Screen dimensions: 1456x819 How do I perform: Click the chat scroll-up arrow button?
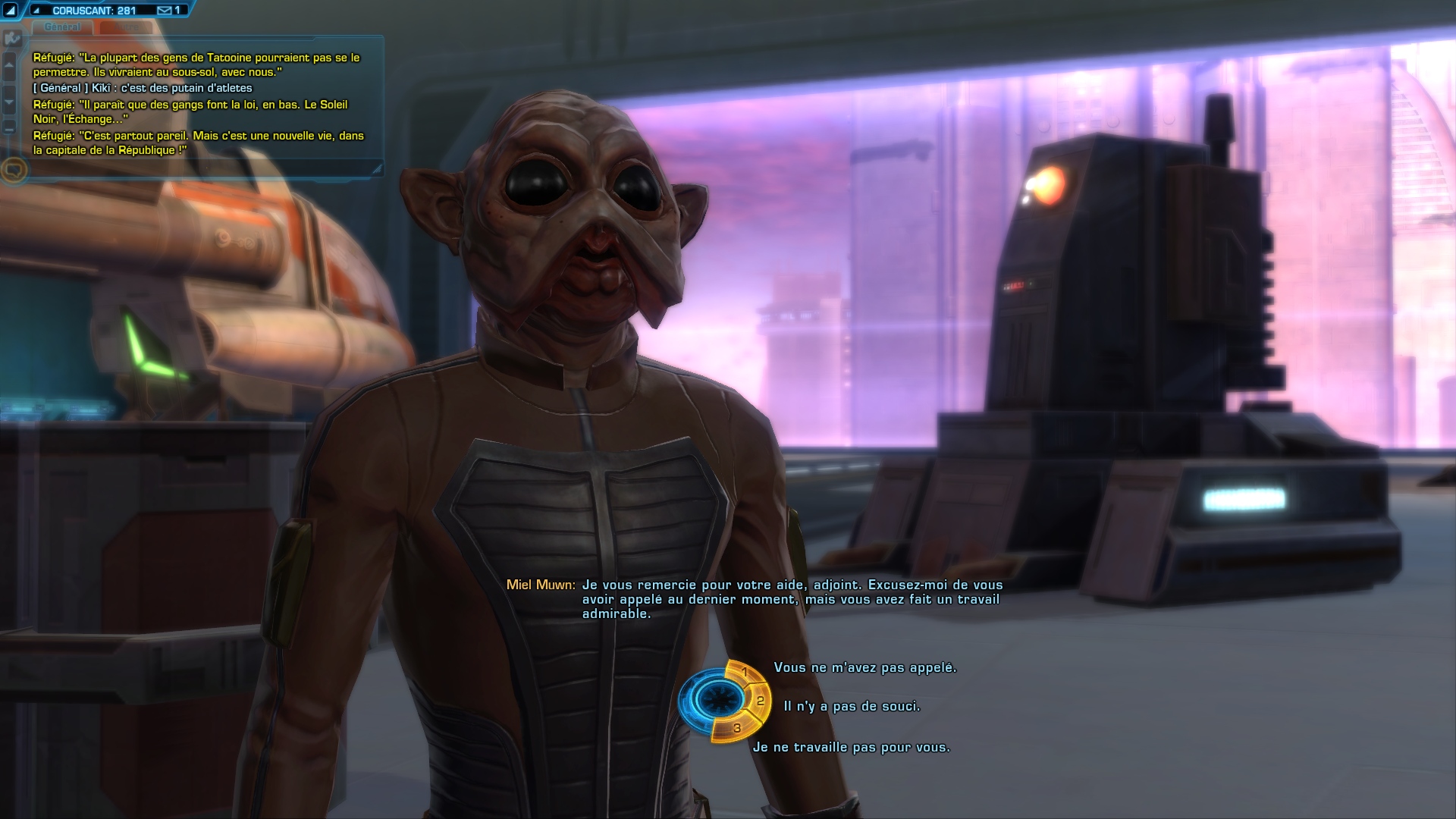point(10,65)
